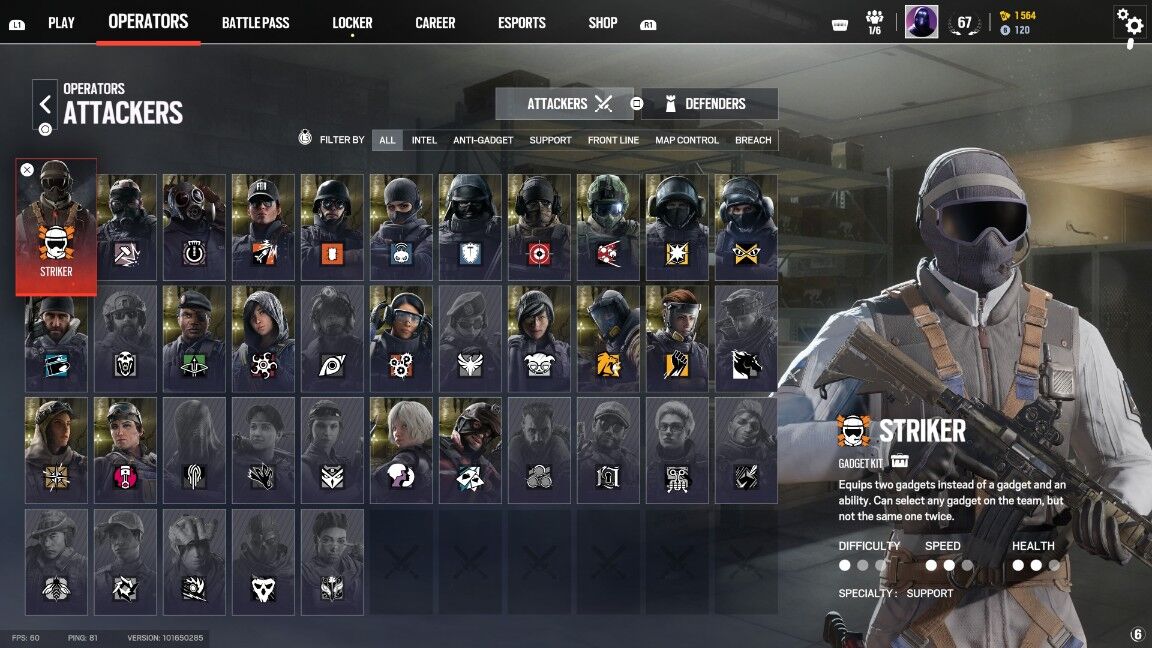This screenshot has height=648, width=1152.
Task: Filter operators by Intel
Action: [424, 140]
